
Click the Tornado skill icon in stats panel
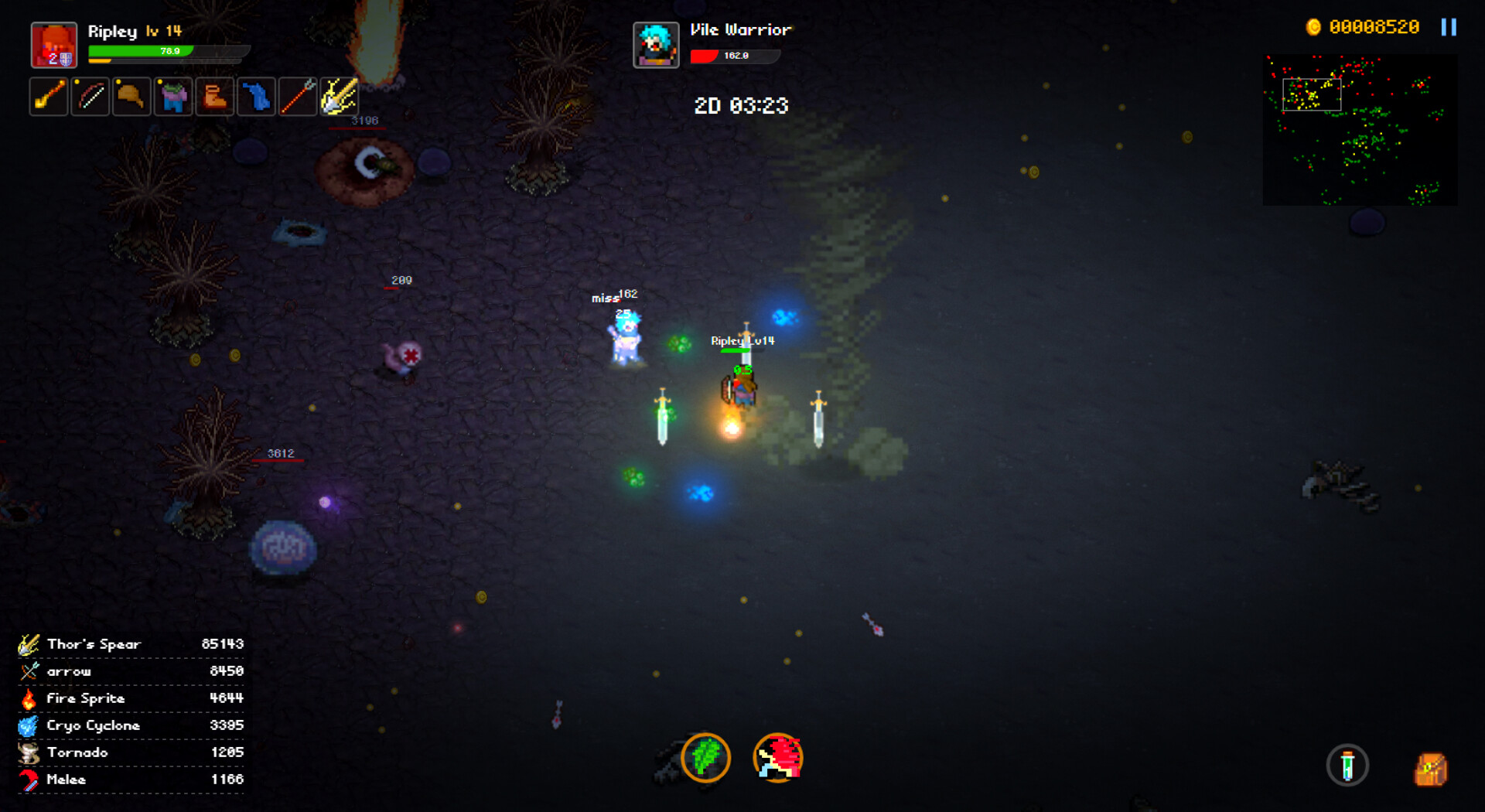tap(30, 752)
